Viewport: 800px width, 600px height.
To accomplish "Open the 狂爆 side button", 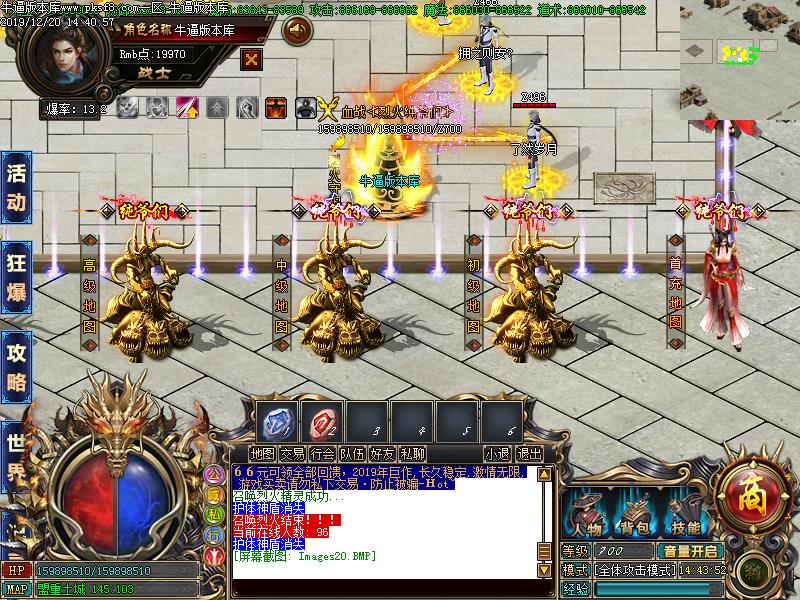I will (x=16, y=275).
